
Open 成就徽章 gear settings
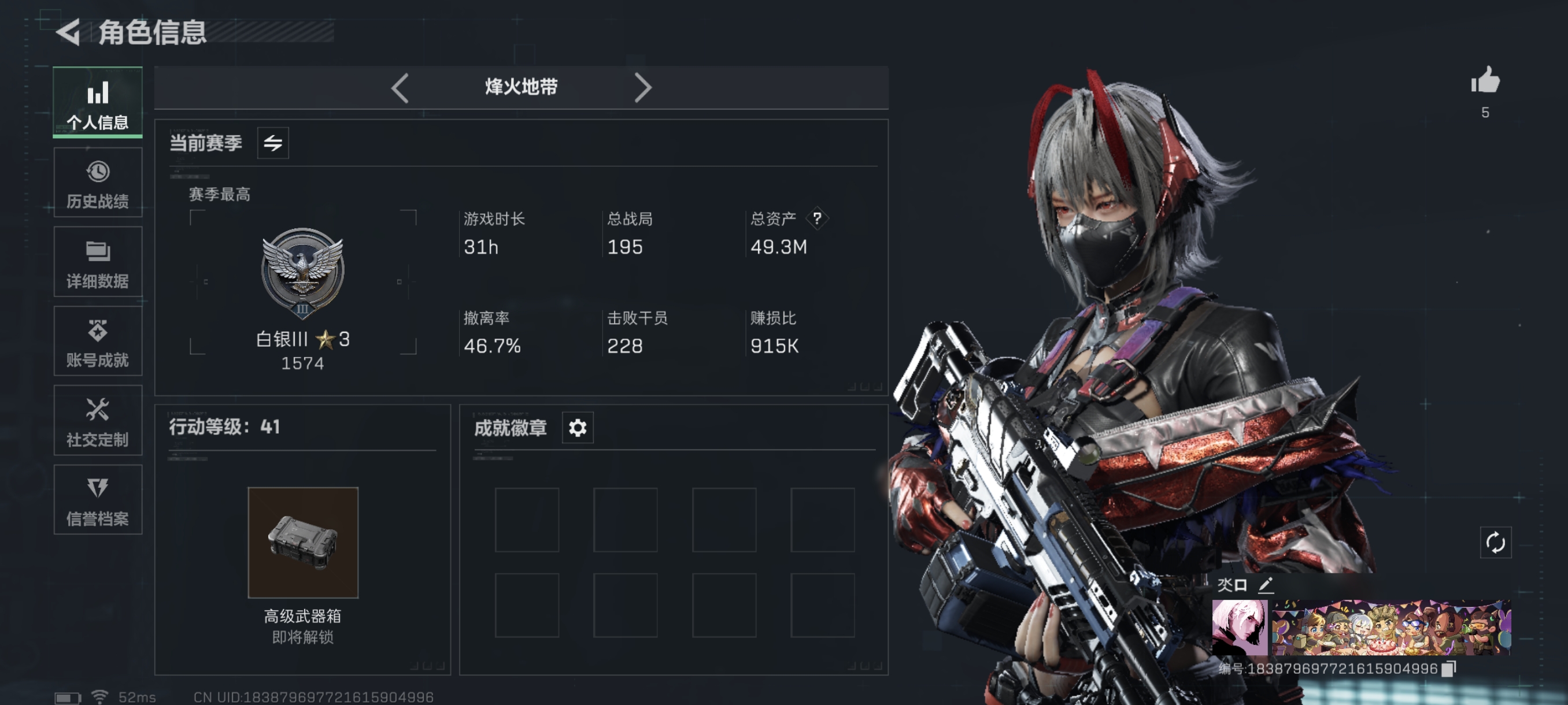[577, 428]
